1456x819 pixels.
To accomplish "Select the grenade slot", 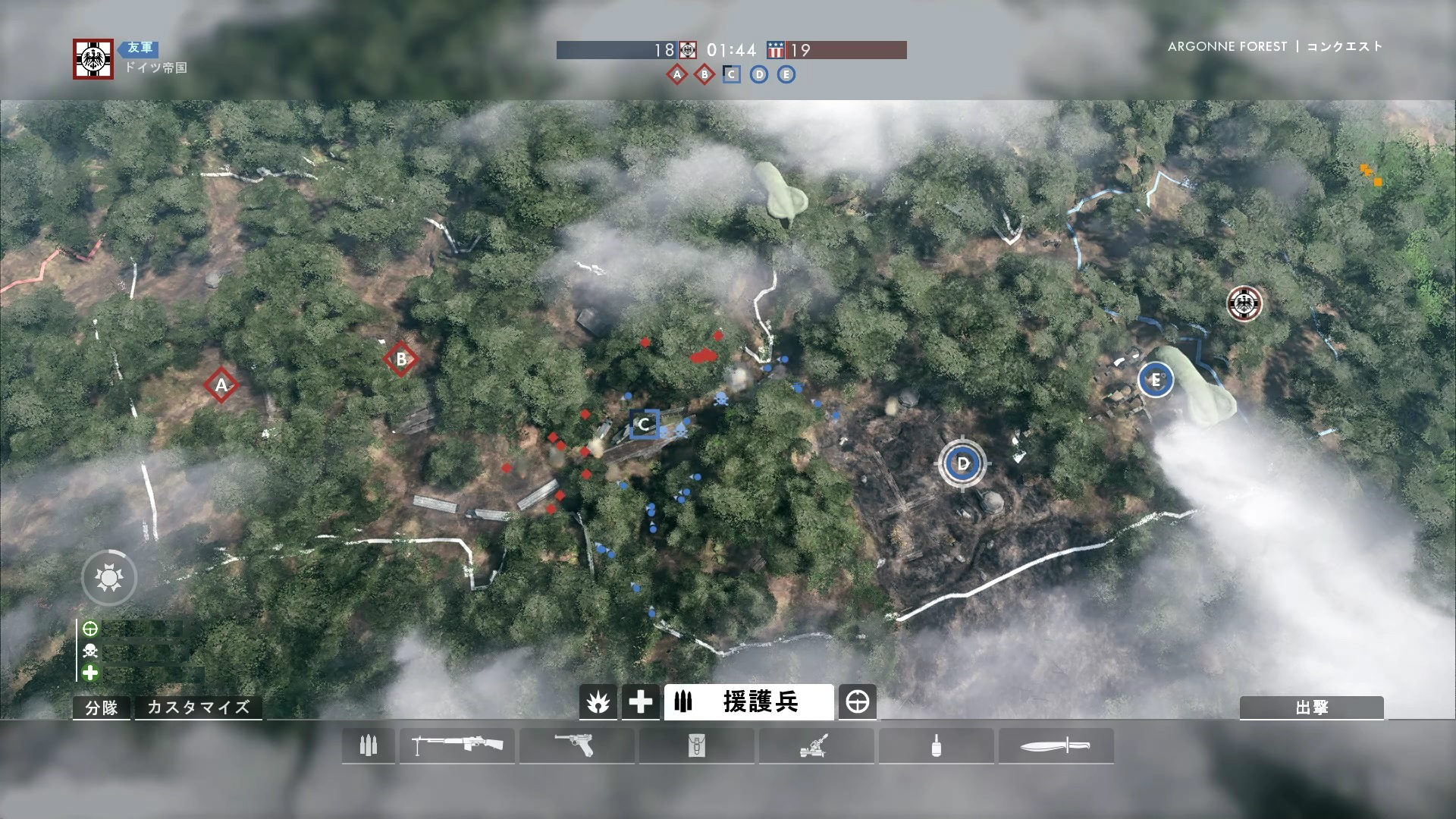I will tap(936, 746).
